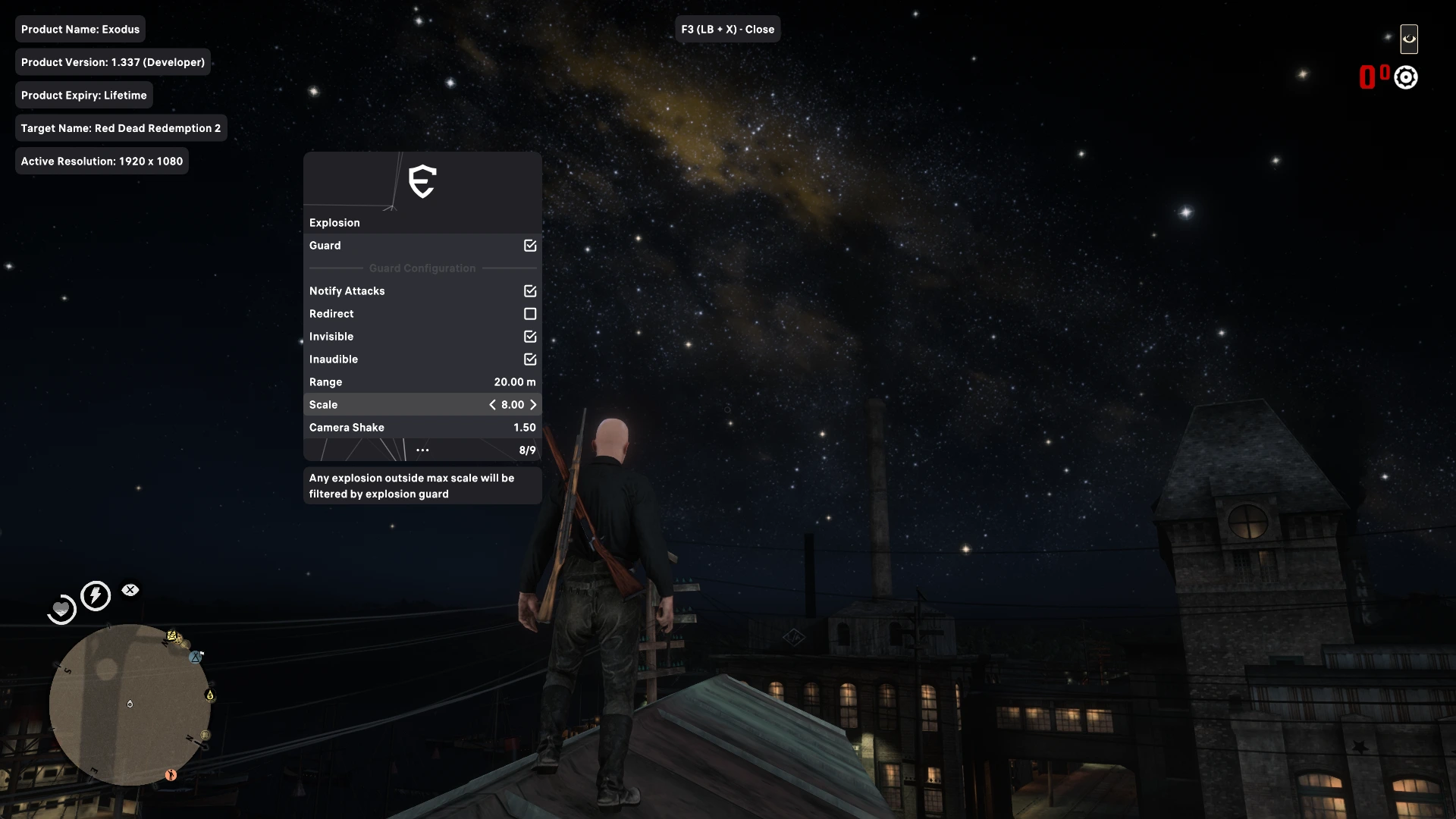Decrease Scale with the left arrow
The image size is (1456, 819).
(492, 405)
